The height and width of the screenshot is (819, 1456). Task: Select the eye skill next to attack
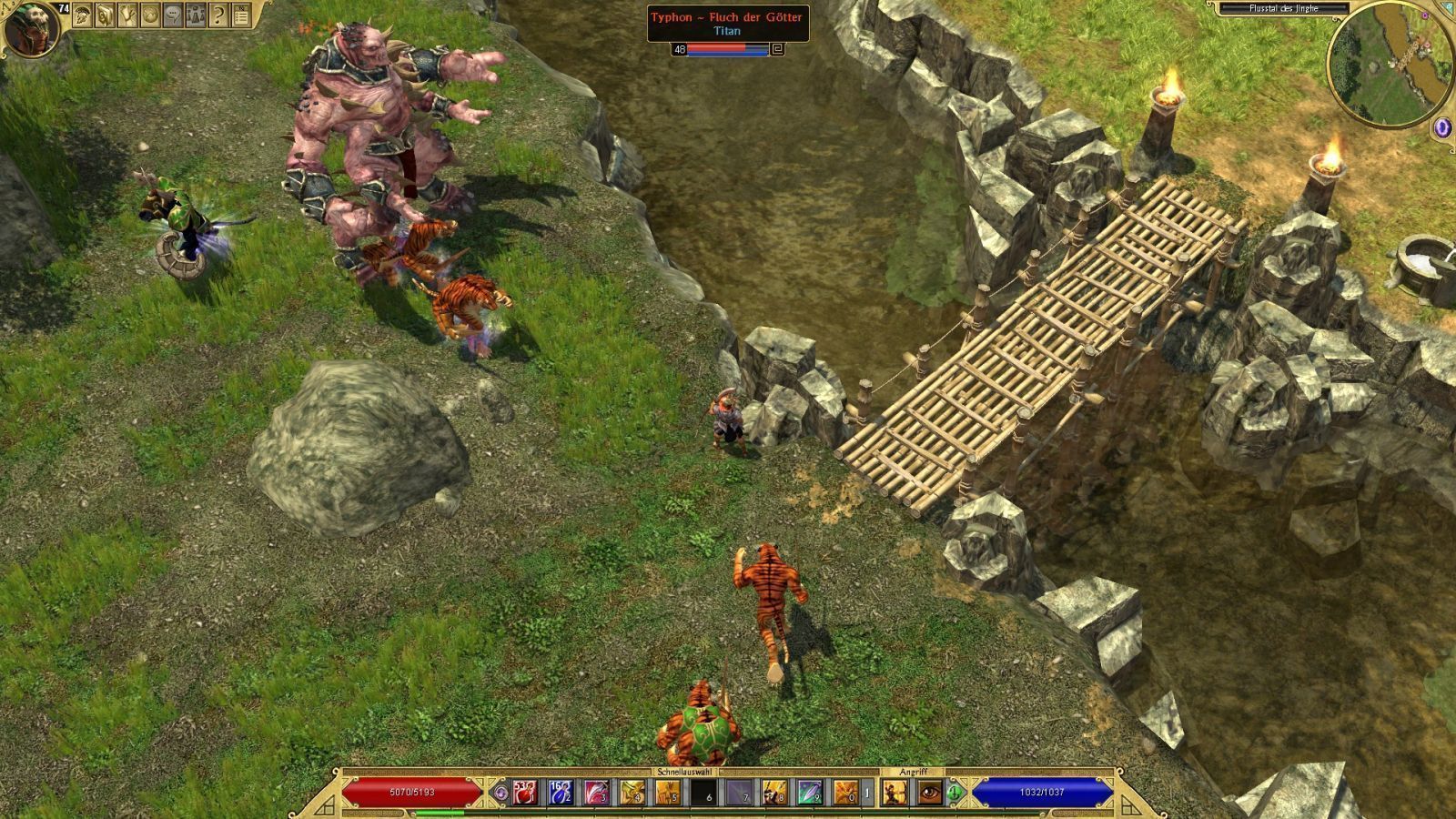(x=929, y=793)
